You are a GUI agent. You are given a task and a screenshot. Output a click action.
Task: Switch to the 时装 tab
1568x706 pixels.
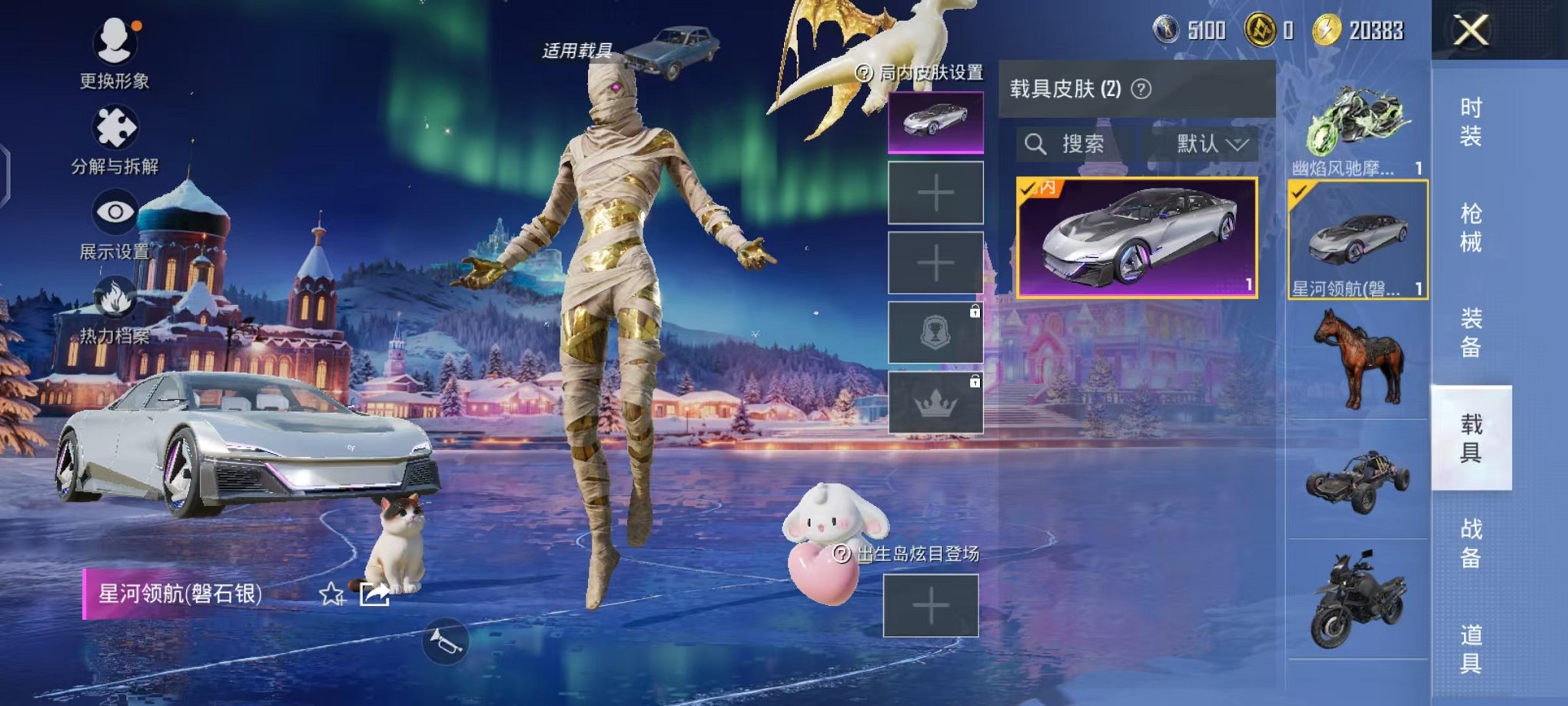point(1474,123)
